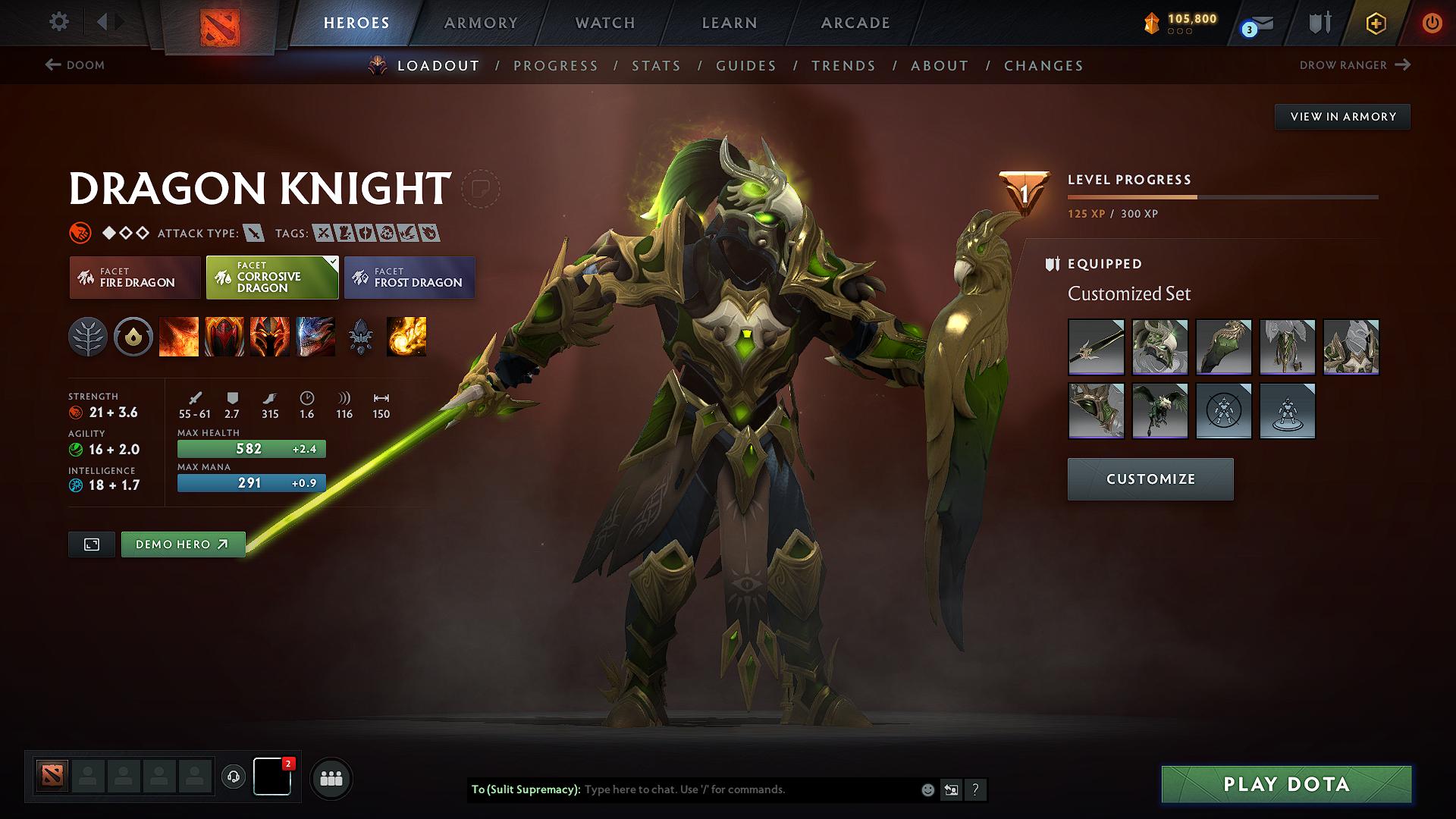Toggle the expanded hero view button
Viewport: 1456px width, 819px height.
pyautogui.click(x=91, y=544)
